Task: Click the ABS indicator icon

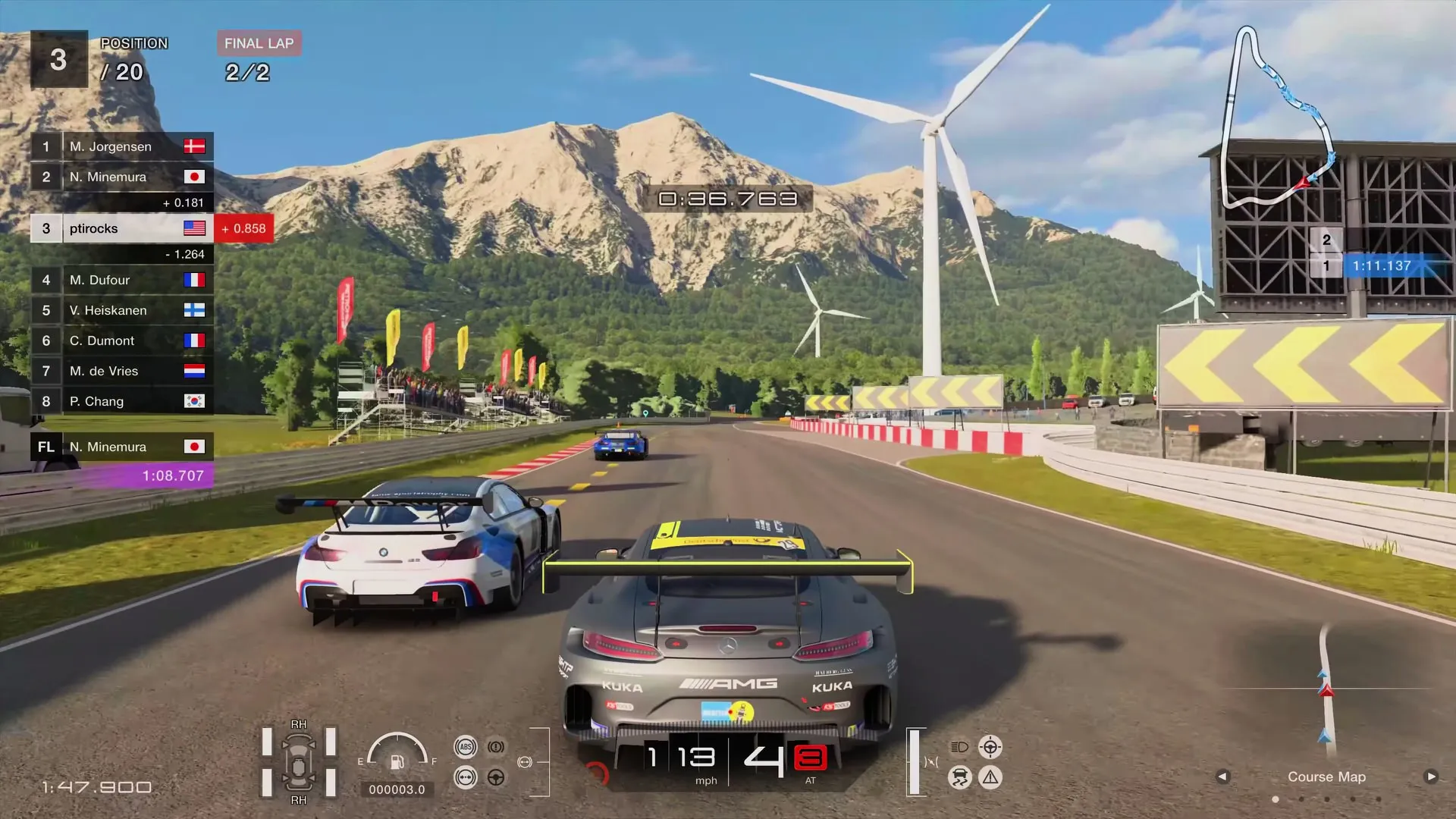Action: [x=466, y=747]
